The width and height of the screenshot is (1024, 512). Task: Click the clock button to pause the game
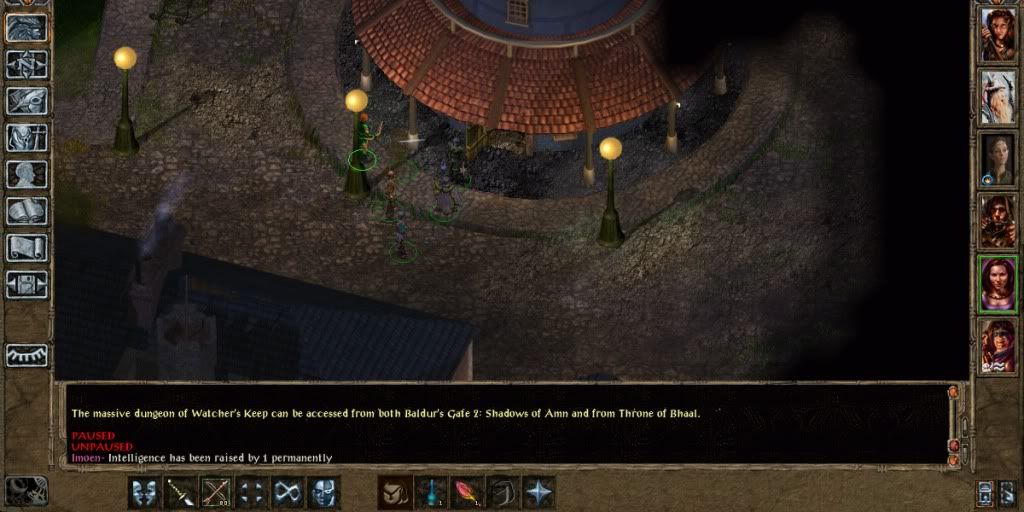point(26,490)
